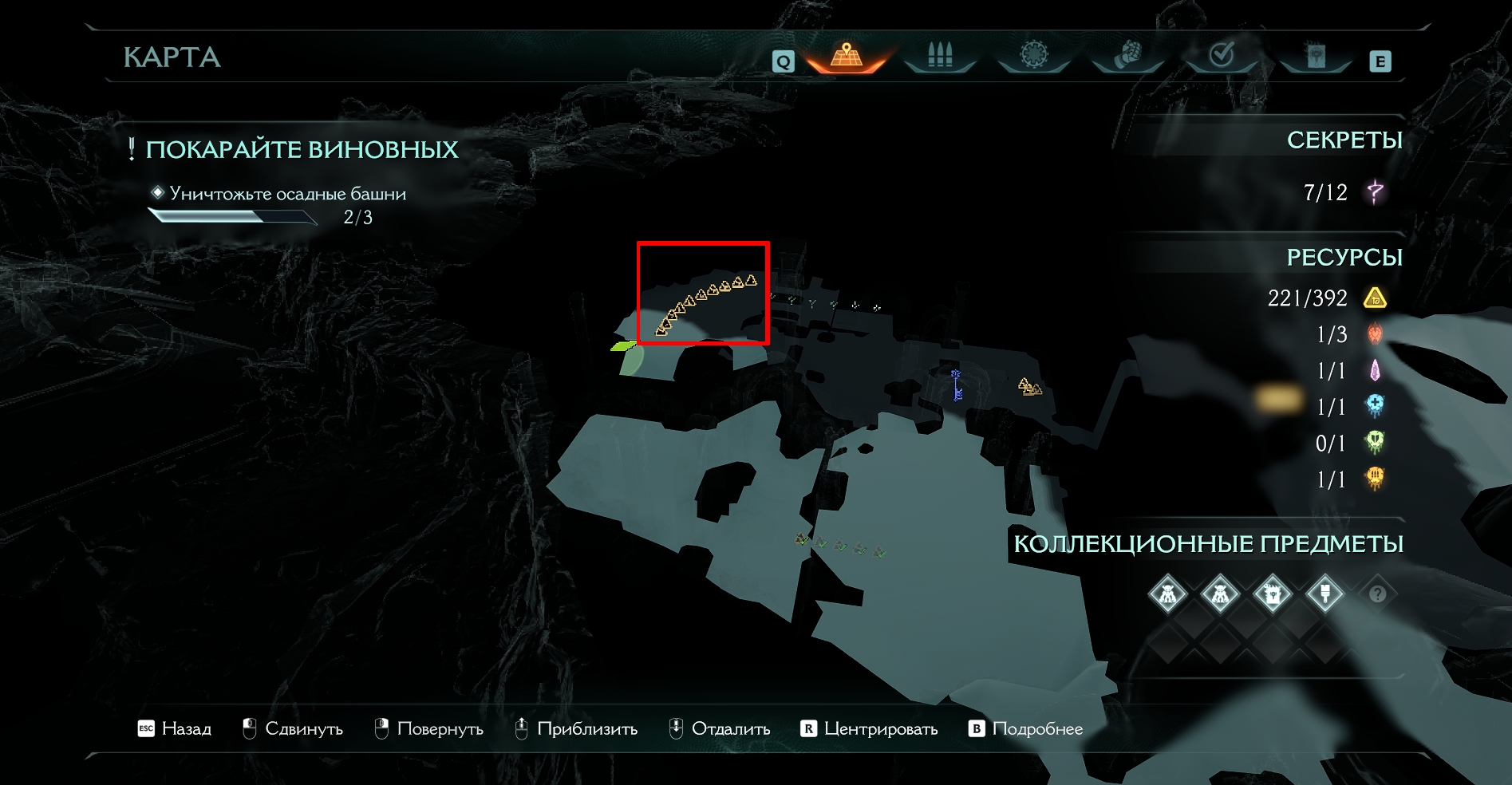The image size is (1512, 785).
Task: Select the green player arrow on map
Action: pos(623,346)
